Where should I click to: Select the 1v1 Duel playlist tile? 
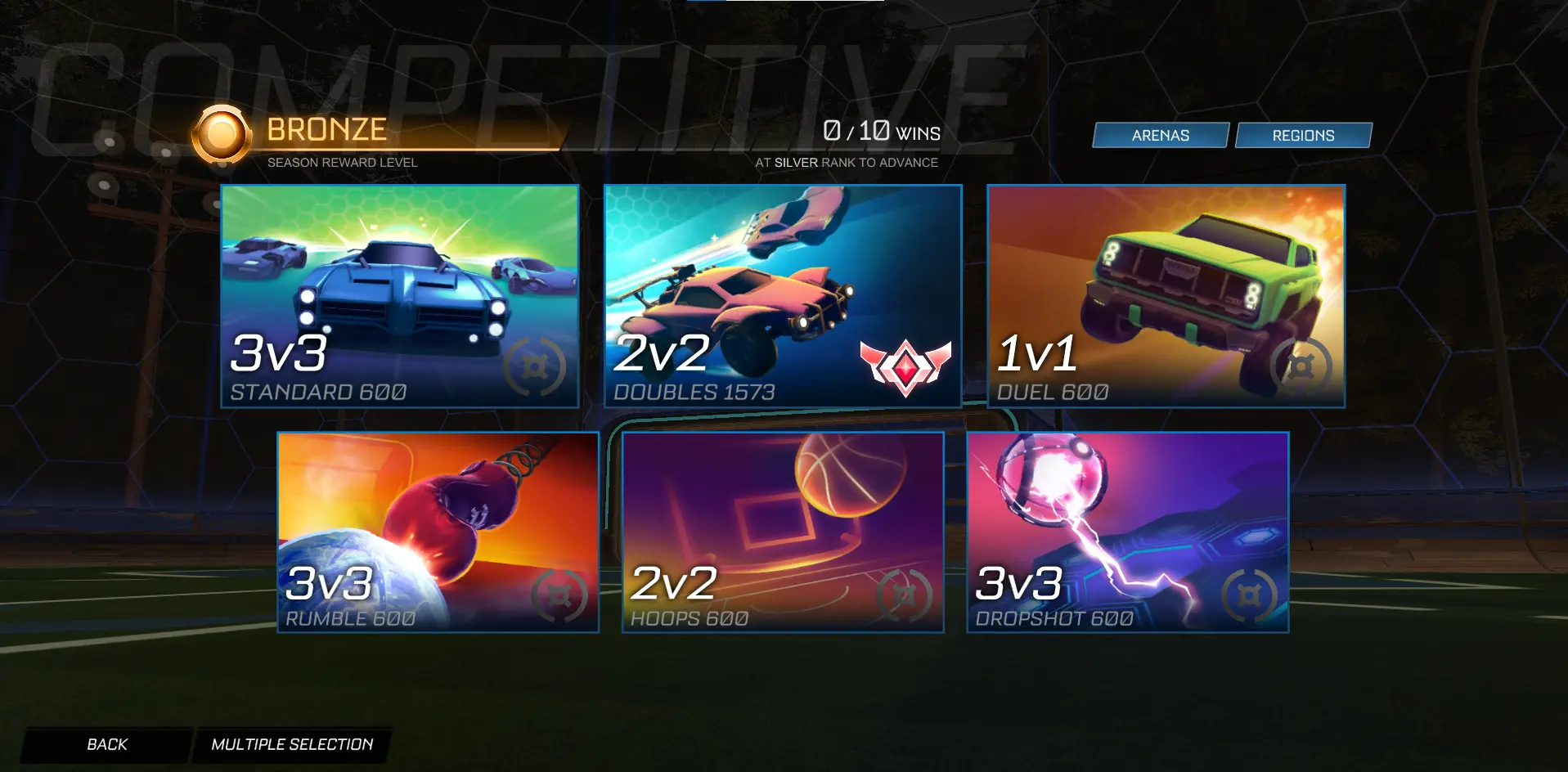(x=1166, y=294)
